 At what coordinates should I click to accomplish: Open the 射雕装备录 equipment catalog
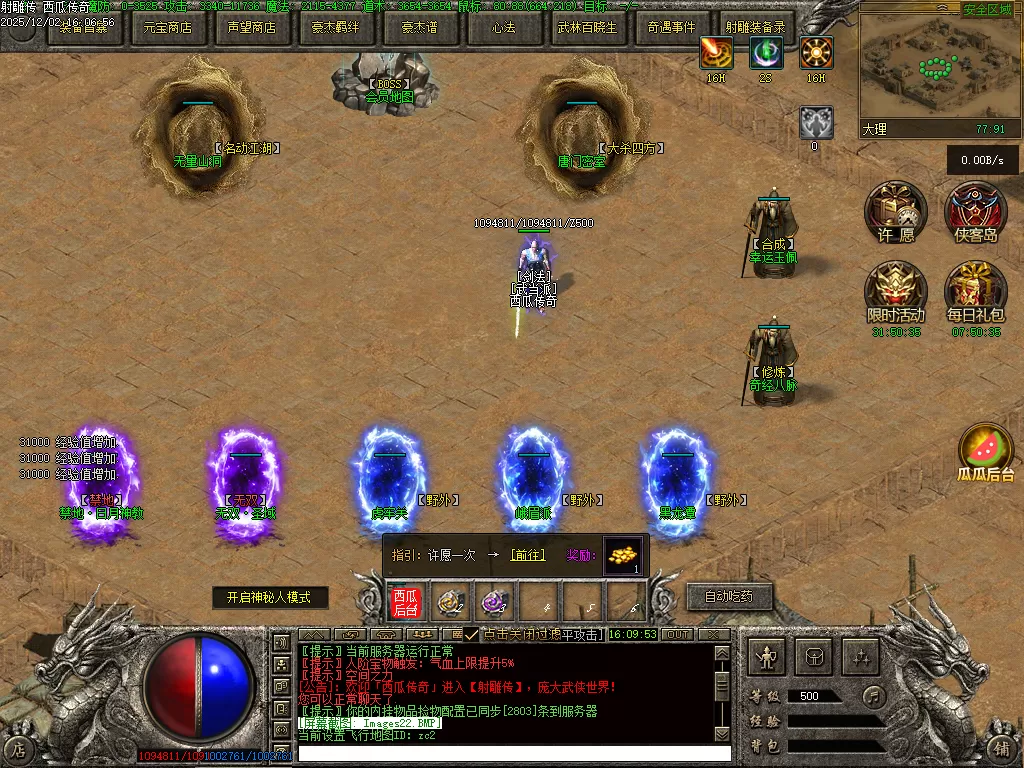755,28
